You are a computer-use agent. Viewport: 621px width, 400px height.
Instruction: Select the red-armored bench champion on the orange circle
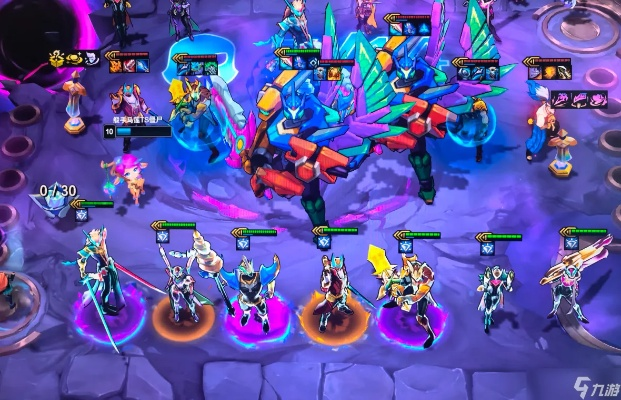coord(331,288)
